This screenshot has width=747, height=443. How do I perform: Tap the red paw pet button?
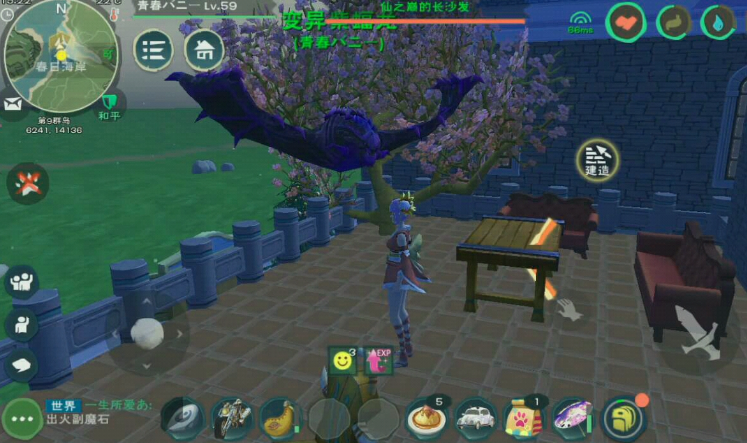point(26,183)
